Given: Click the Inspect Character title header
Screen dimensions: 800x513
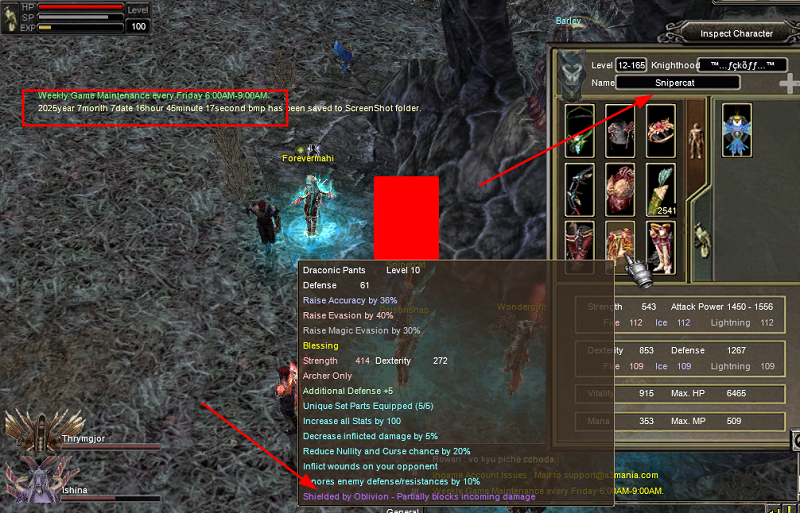Looking at the screenshot, I should tap(736, 33).
